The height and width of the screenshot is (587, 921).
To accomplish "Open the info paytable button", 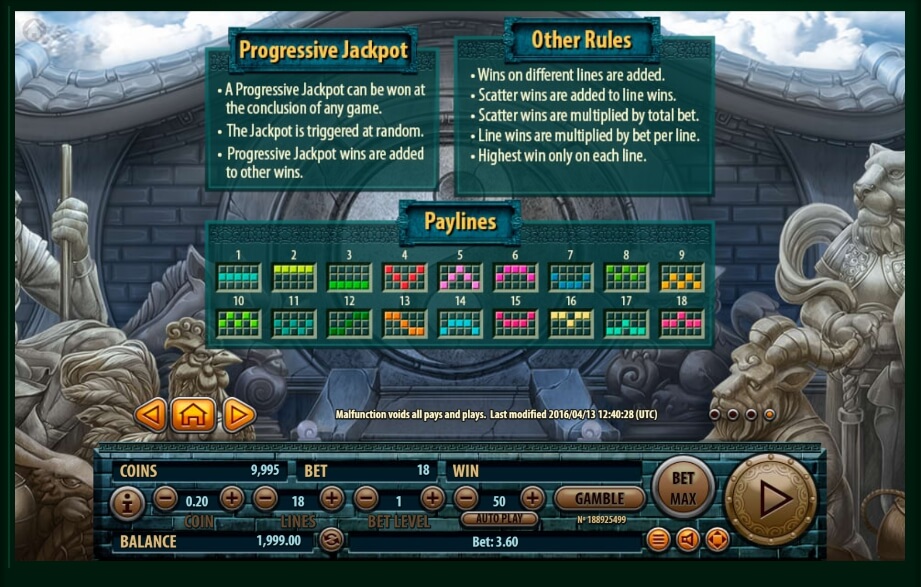I will pos(126,502).
